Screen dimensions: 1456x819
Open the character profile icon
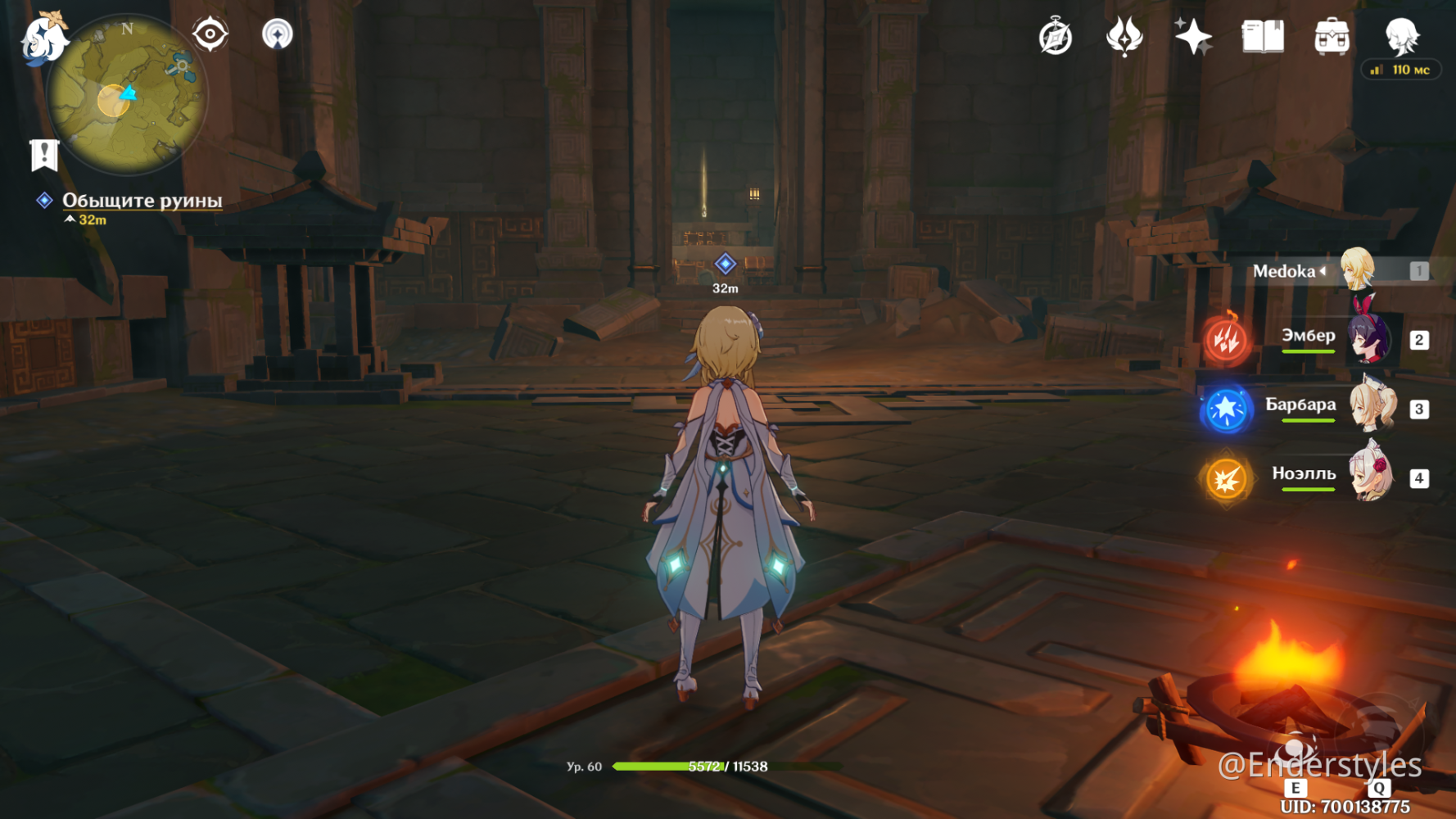point(1401,37)
